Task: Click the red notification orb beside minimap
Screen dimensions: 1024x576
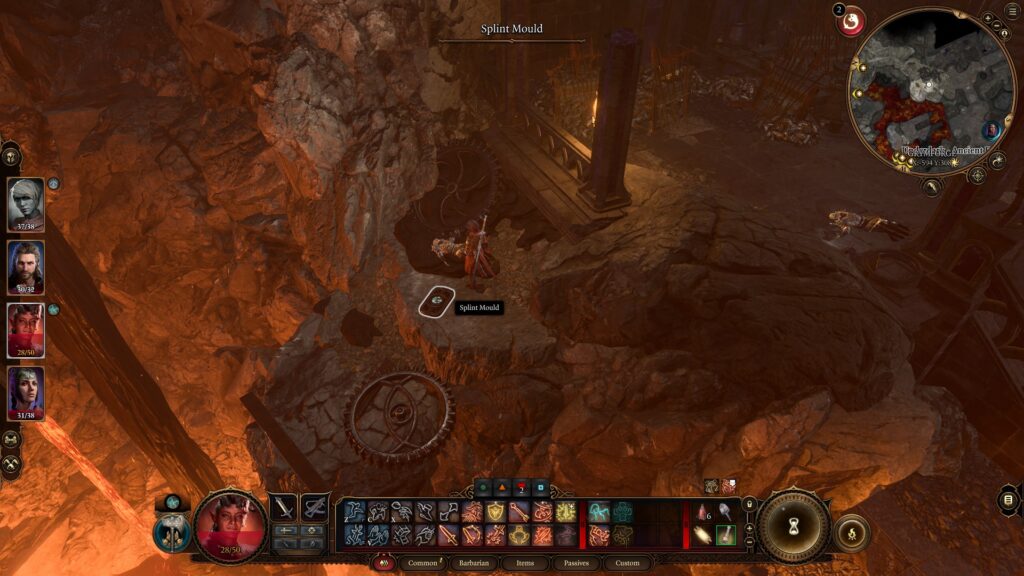Action: tap(851, 22)
